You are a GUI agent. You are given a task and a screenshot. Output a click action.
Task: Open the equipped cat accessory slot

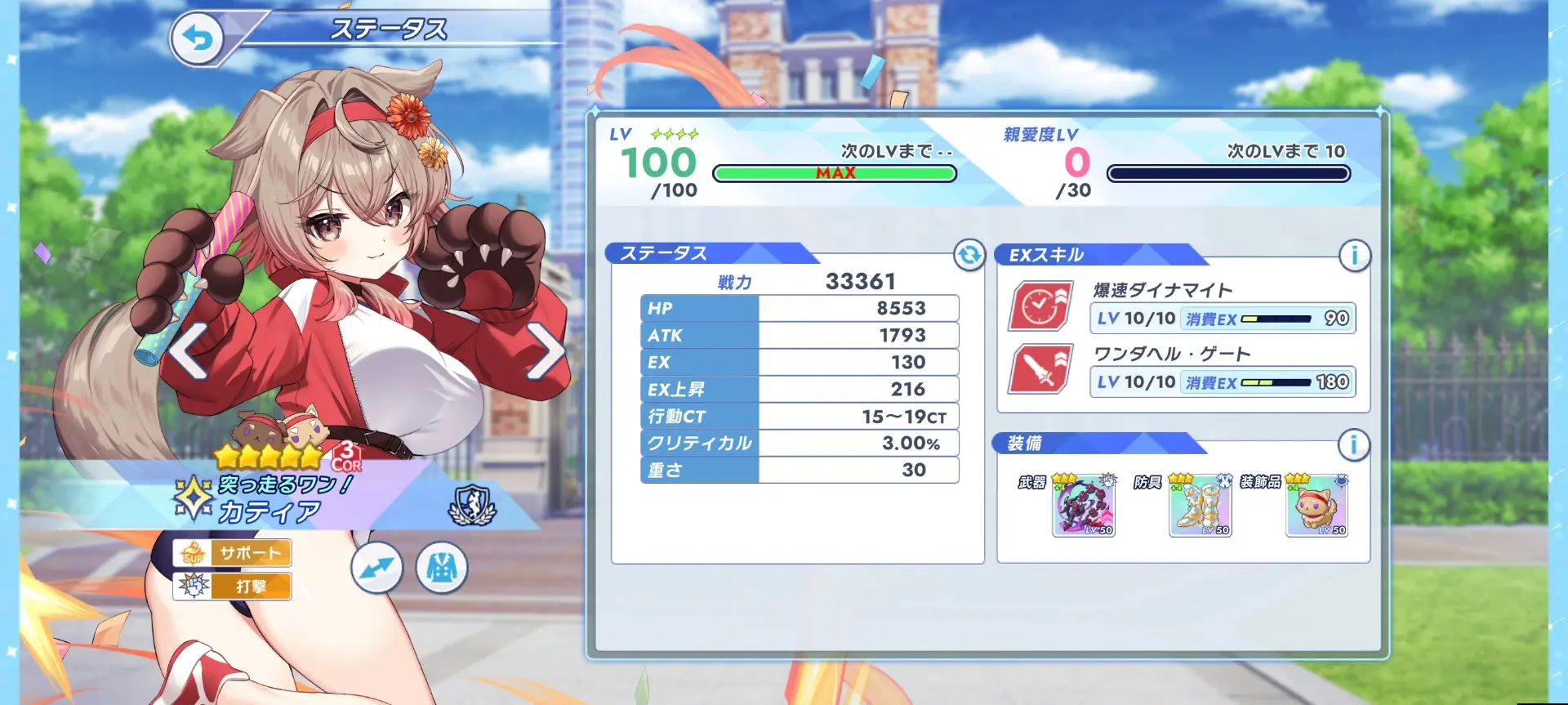coord(1316,508)
